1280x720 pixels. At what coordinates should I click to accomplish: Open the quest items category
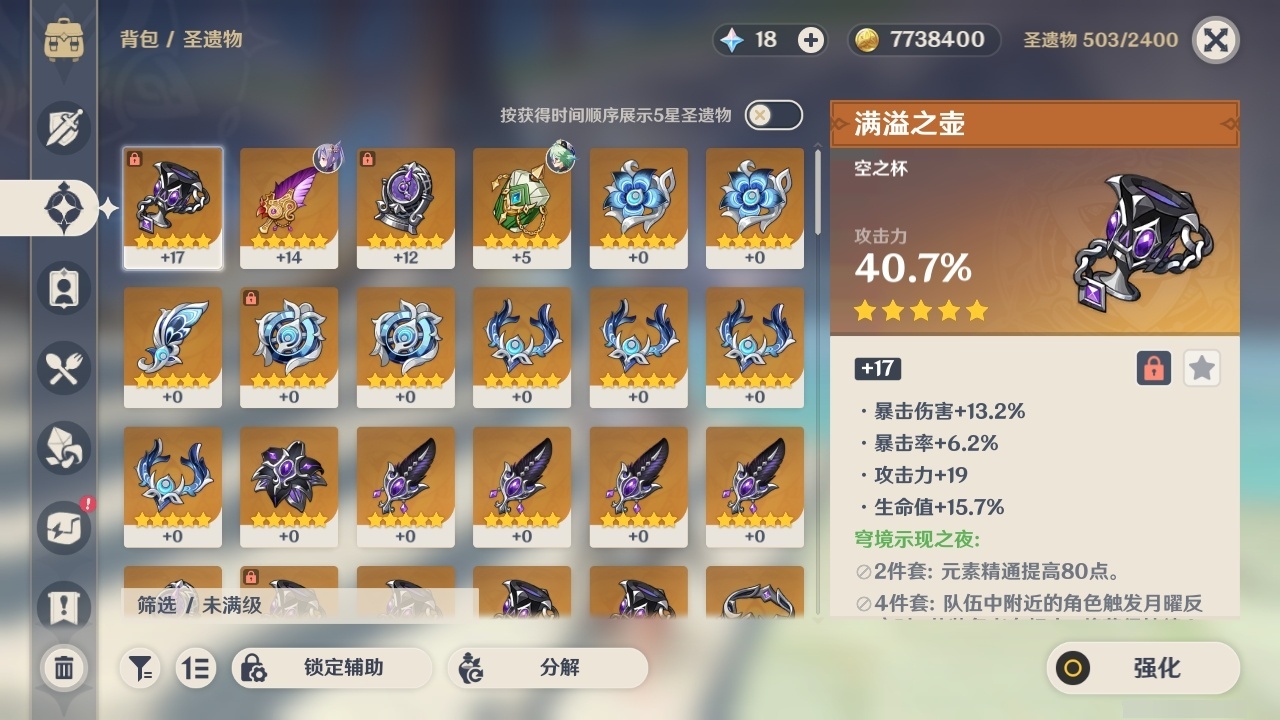coord(63,601)
